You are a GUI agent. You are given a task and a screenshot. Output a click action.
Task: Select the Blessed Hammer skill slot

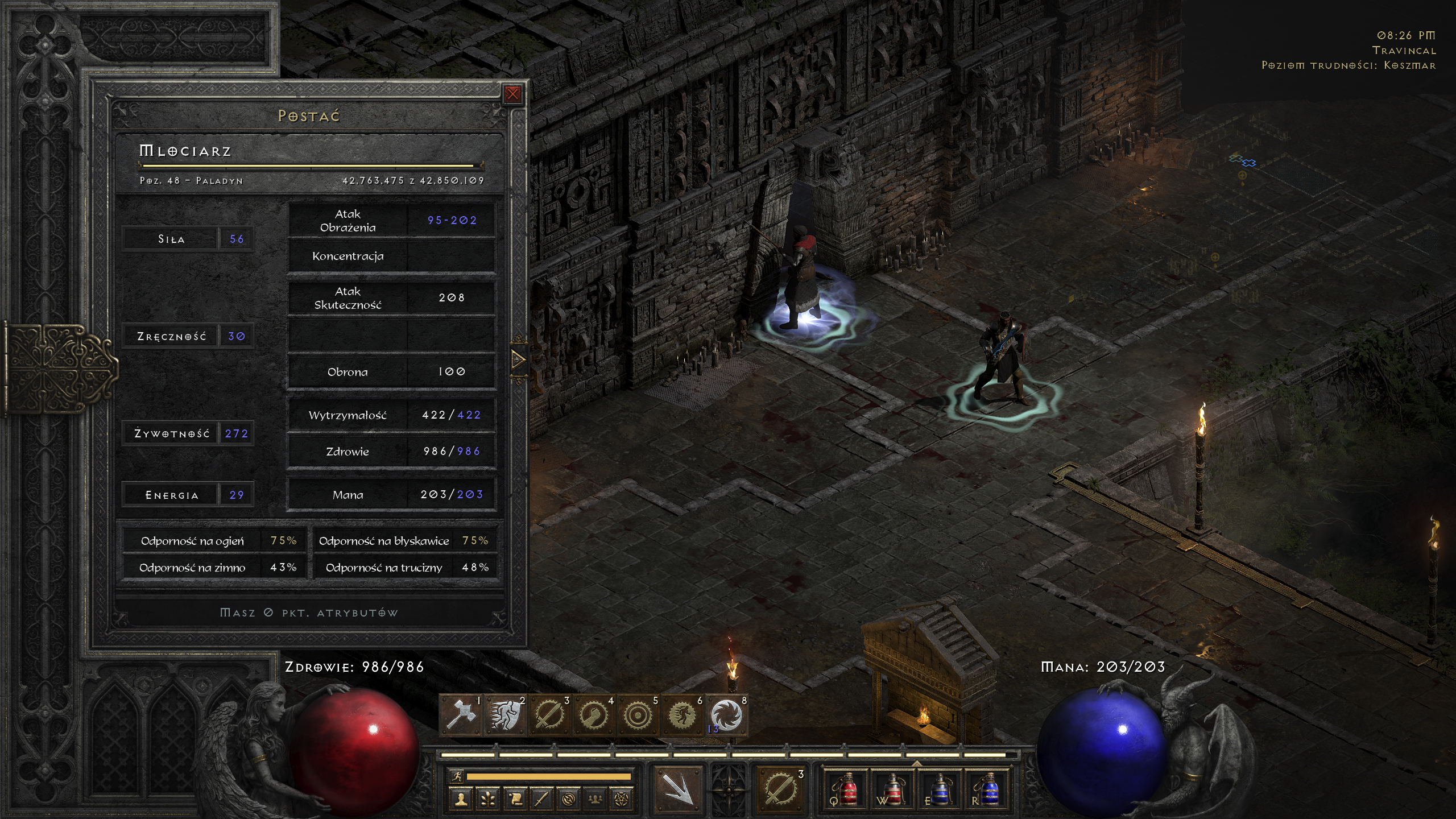tap(461, 715)
